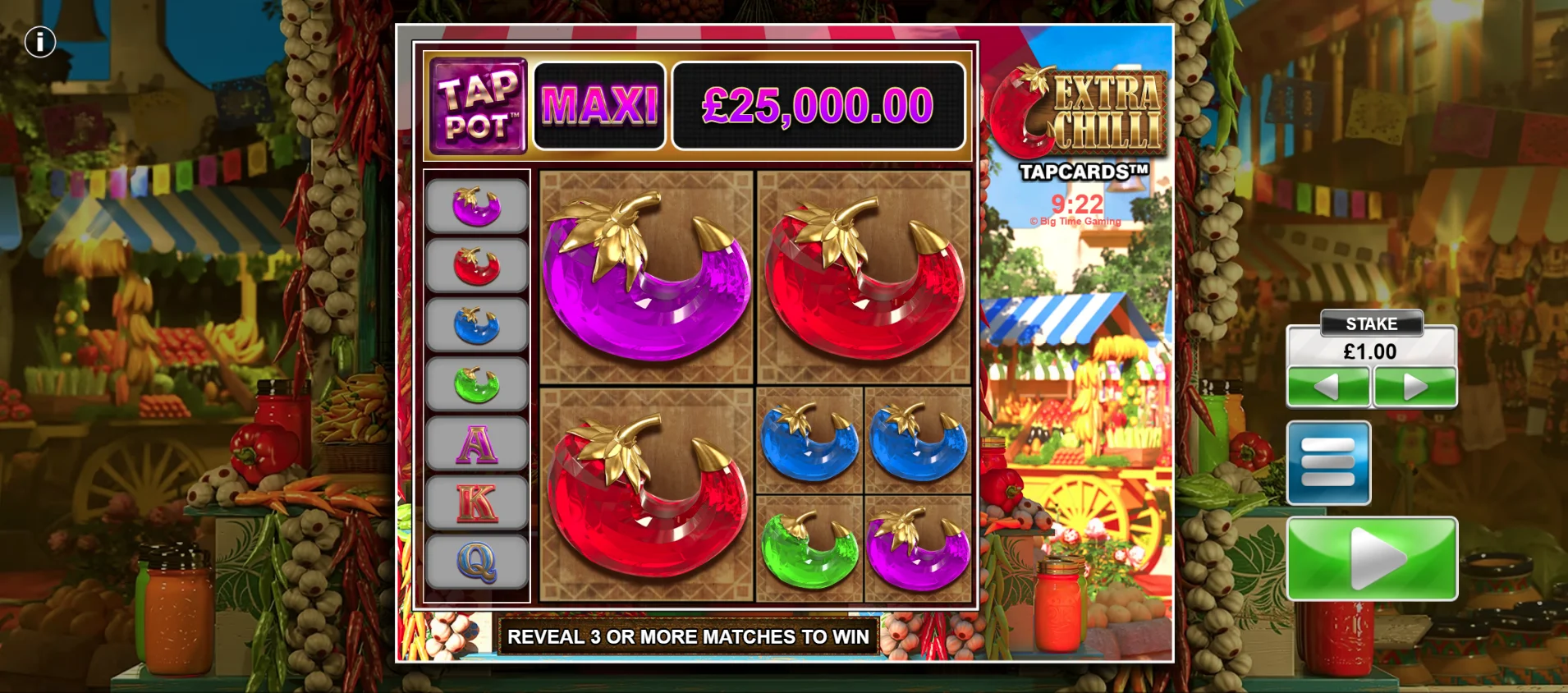Select the green chilli paytable symbol

477,384
